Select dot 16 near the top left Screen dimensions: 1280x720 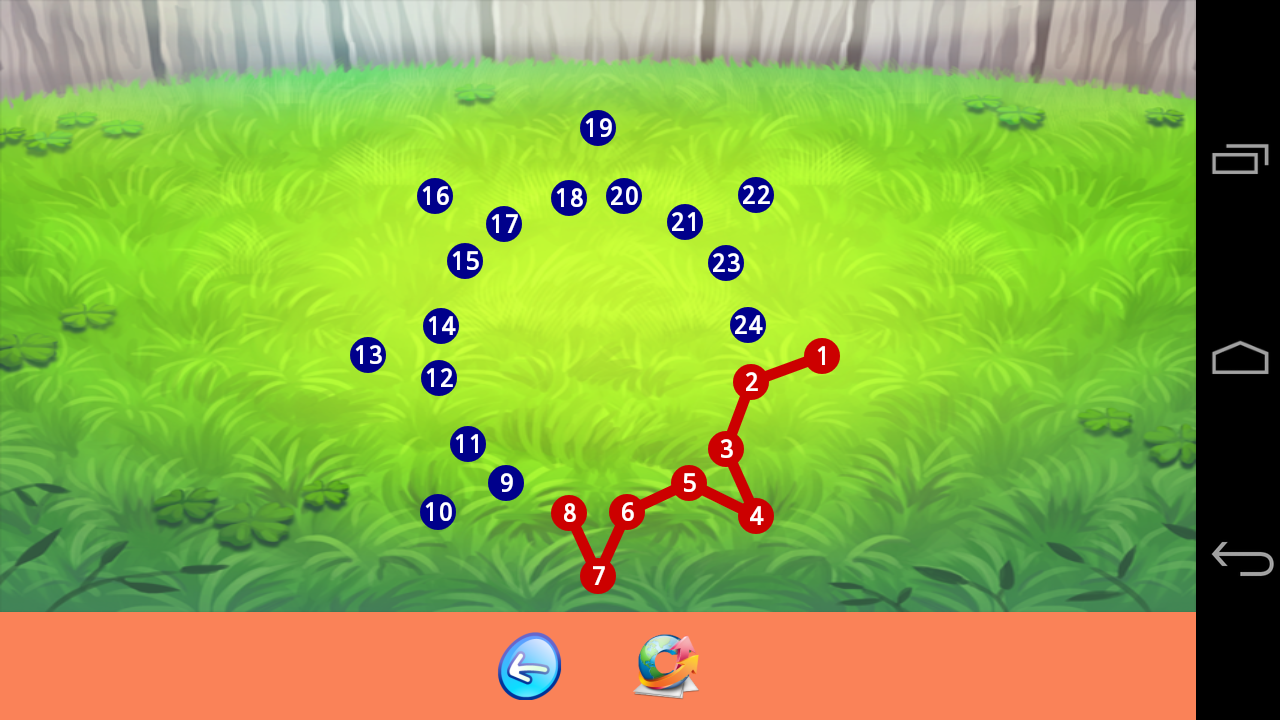click(x=434, y=197)
